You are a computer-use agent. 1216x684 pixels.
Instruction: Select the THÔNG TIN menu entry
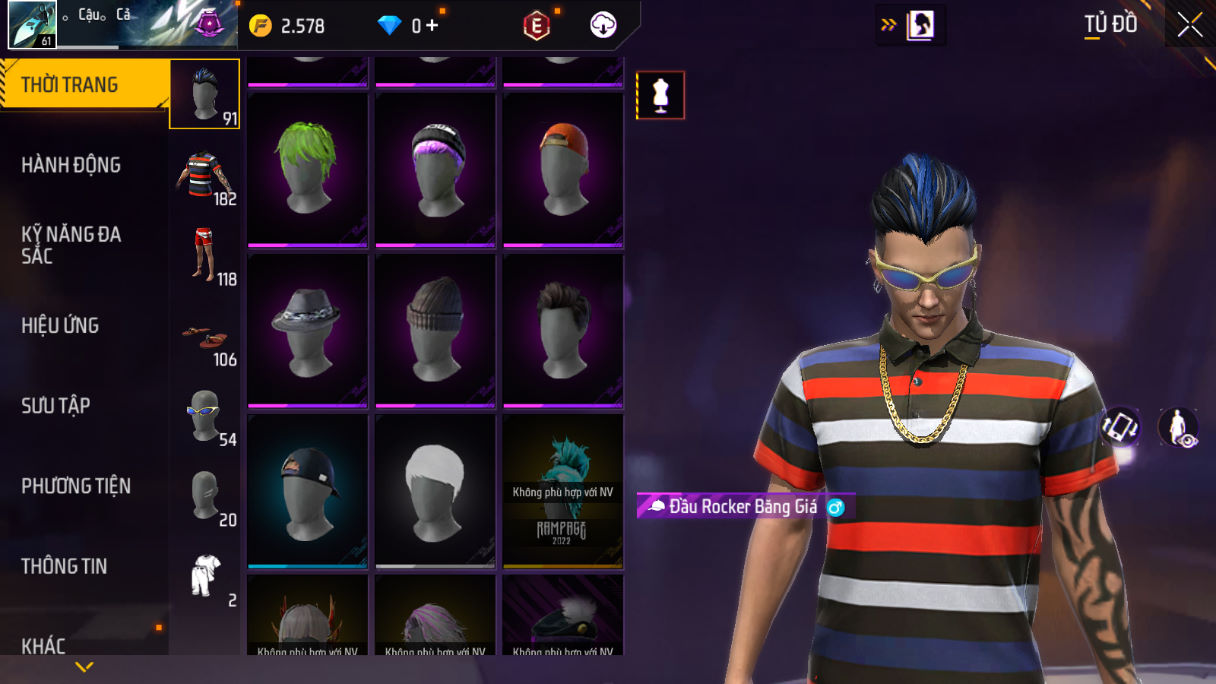click(x=64, y=566)
